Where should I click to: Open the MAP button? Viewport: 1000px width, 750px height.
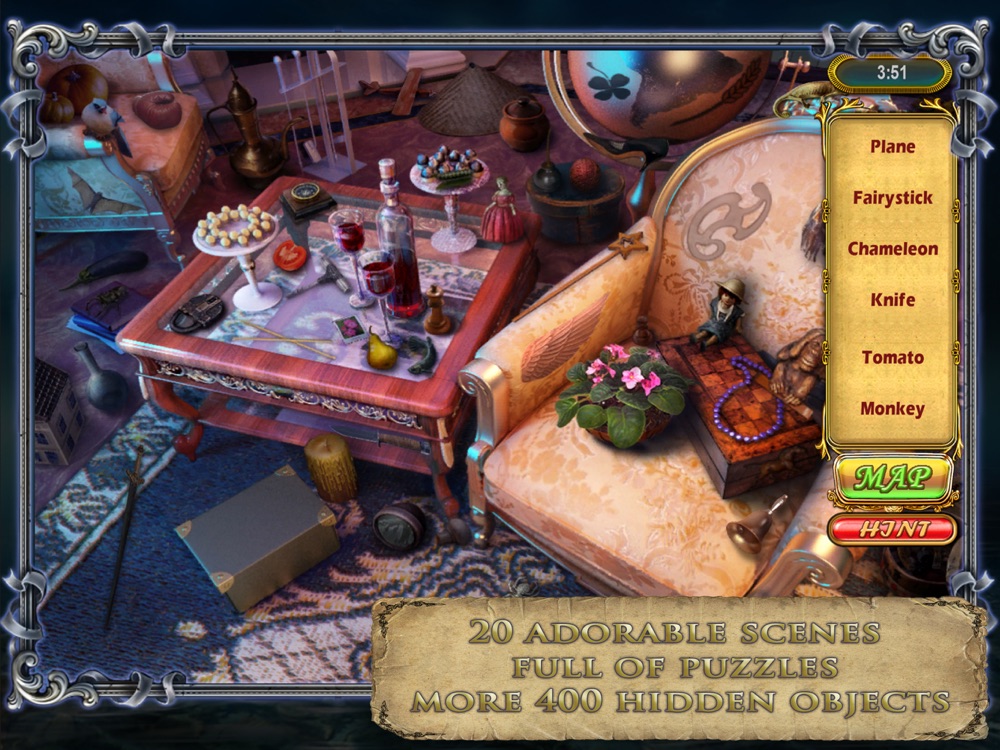click(x=892, y=476)
